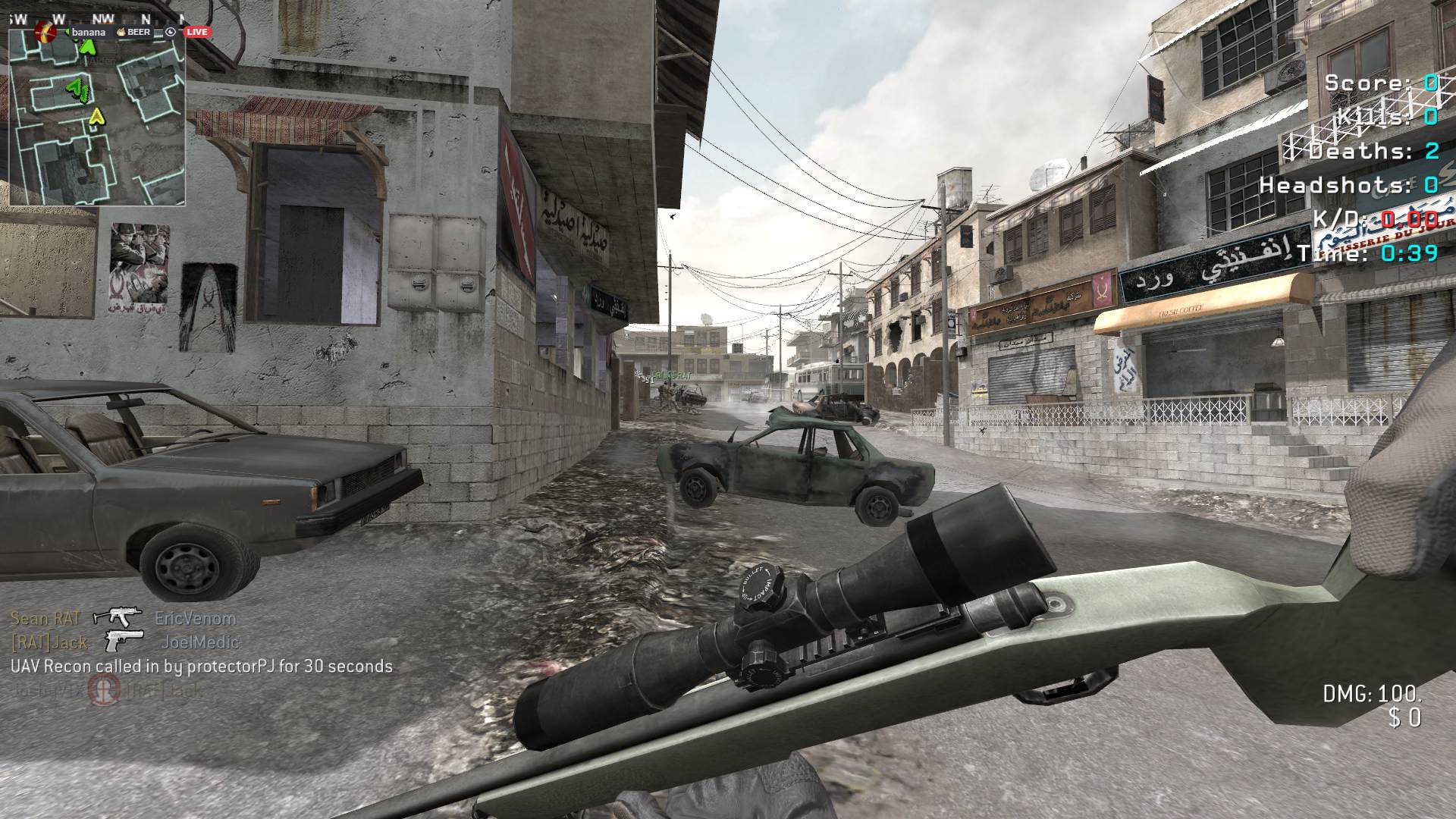
Task: Click the pistol icon in kill feed
Action: pos(124,641)
